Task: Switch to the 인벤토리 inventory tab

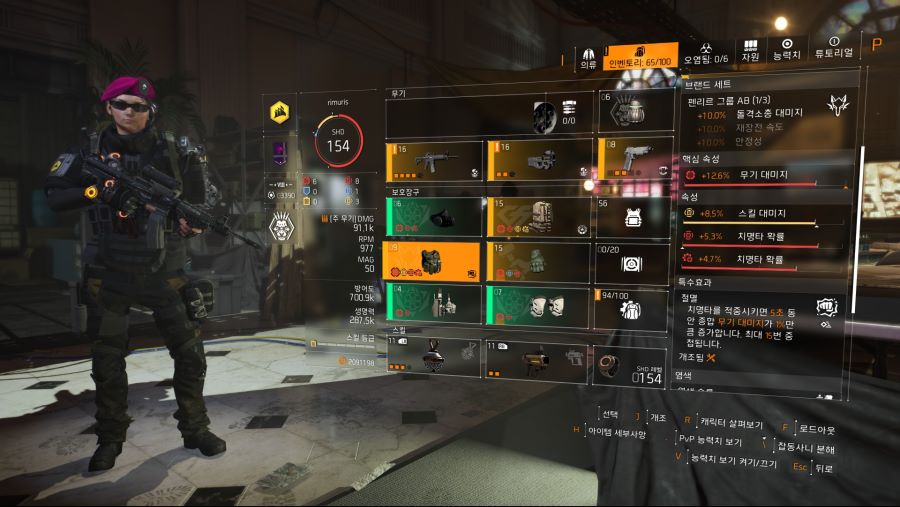Action: tap(643, 55)
